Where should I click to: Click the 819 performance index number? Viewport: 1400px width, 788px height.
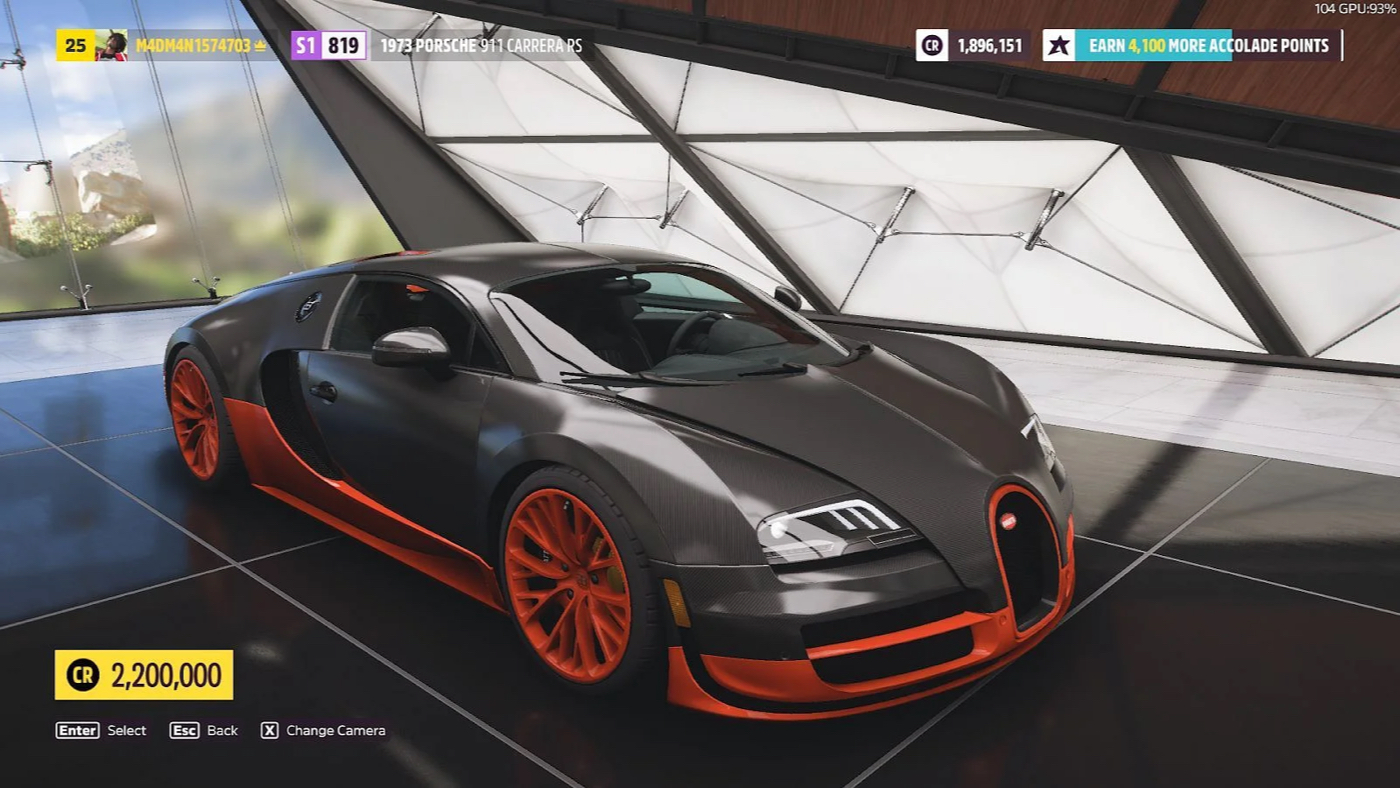pos(342,44)
